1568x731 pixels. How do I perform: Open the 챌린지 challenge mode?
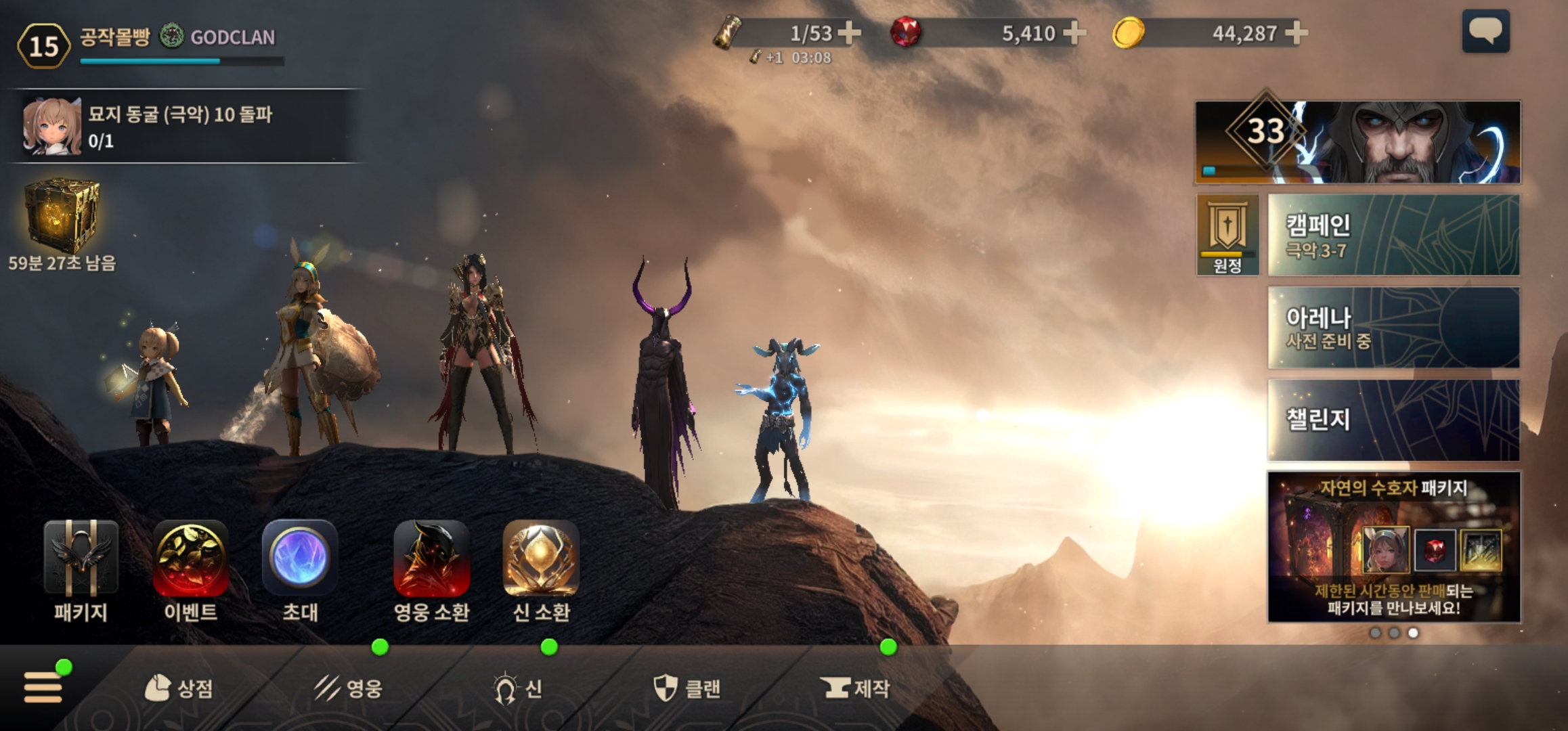coord(1393,420)
